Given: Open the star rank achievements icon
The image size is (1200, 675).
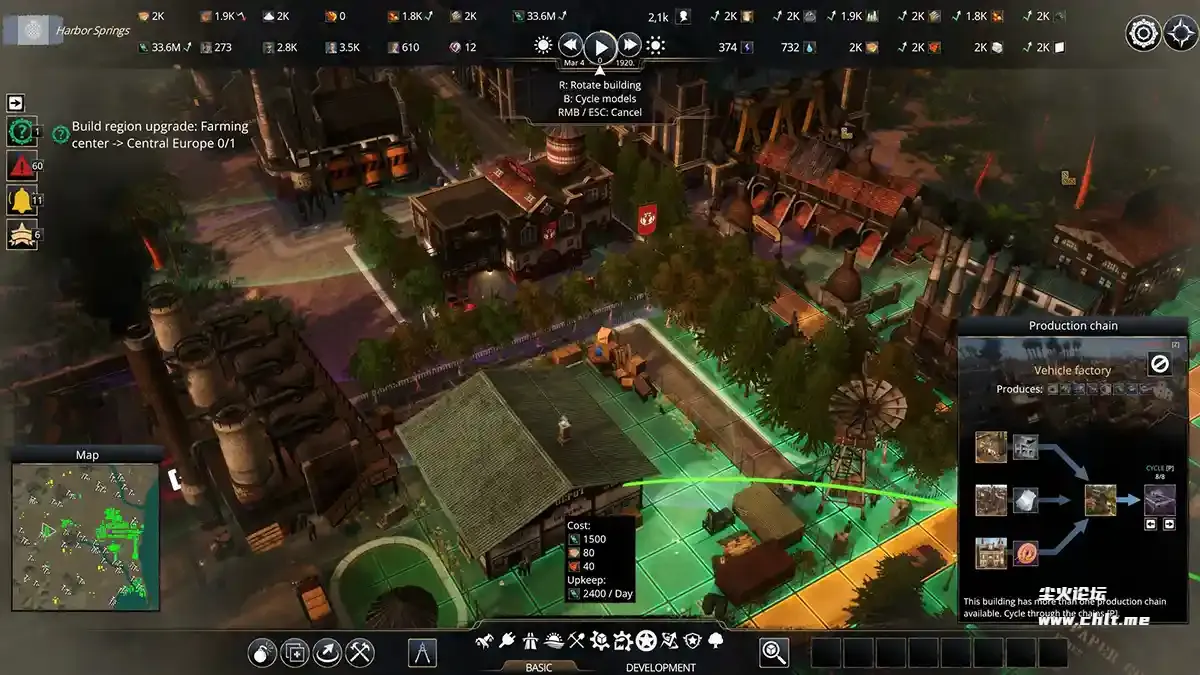Looking at the screenshot, I should point(20,234).
